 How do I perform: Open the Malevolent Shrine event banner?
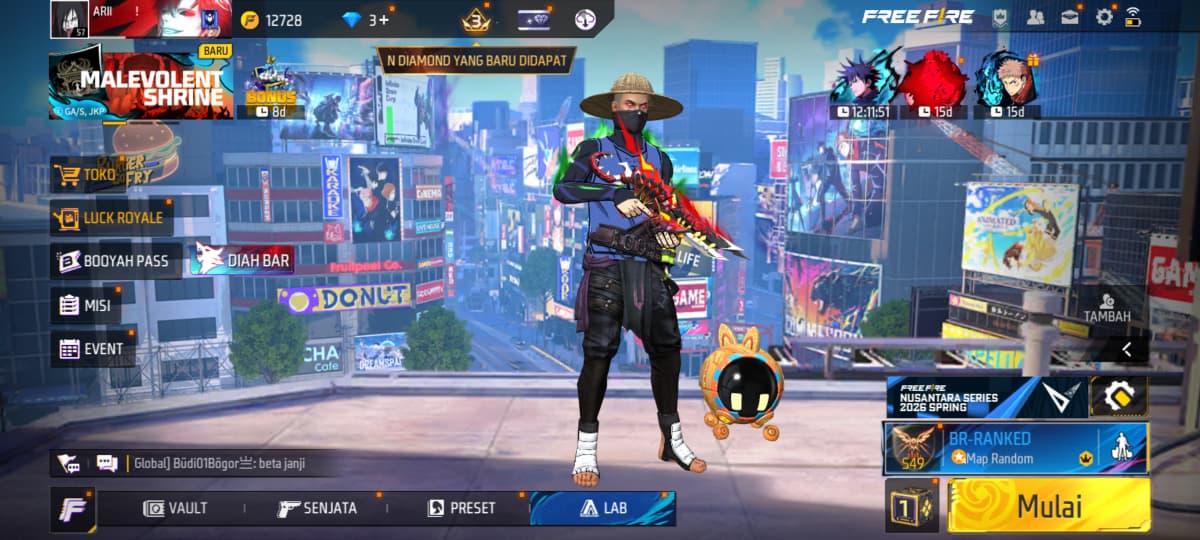coord(140,87)
